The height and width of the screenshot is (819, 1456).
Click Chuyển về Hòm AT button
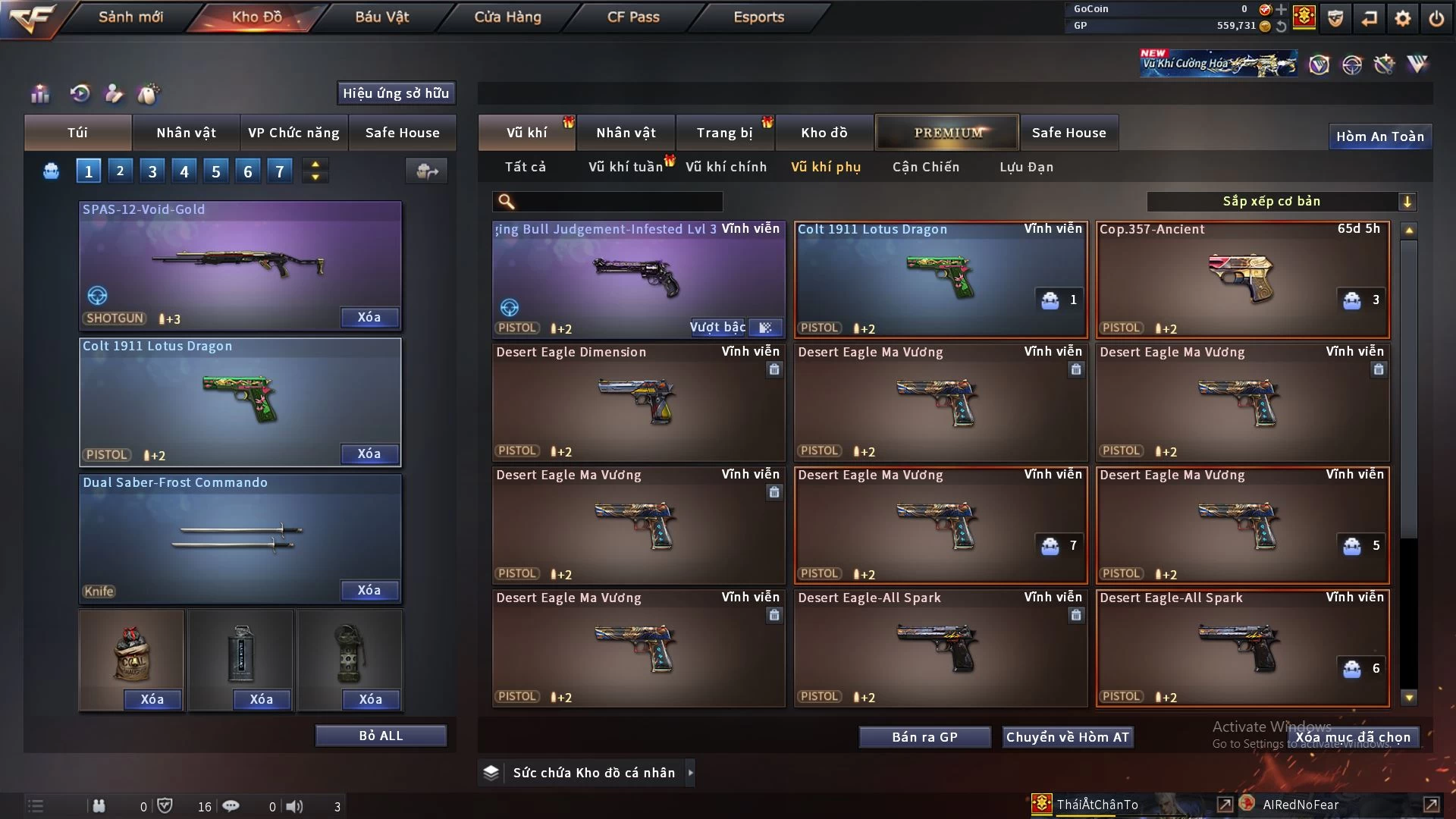pyautogui.click(x=1067, y=737)
